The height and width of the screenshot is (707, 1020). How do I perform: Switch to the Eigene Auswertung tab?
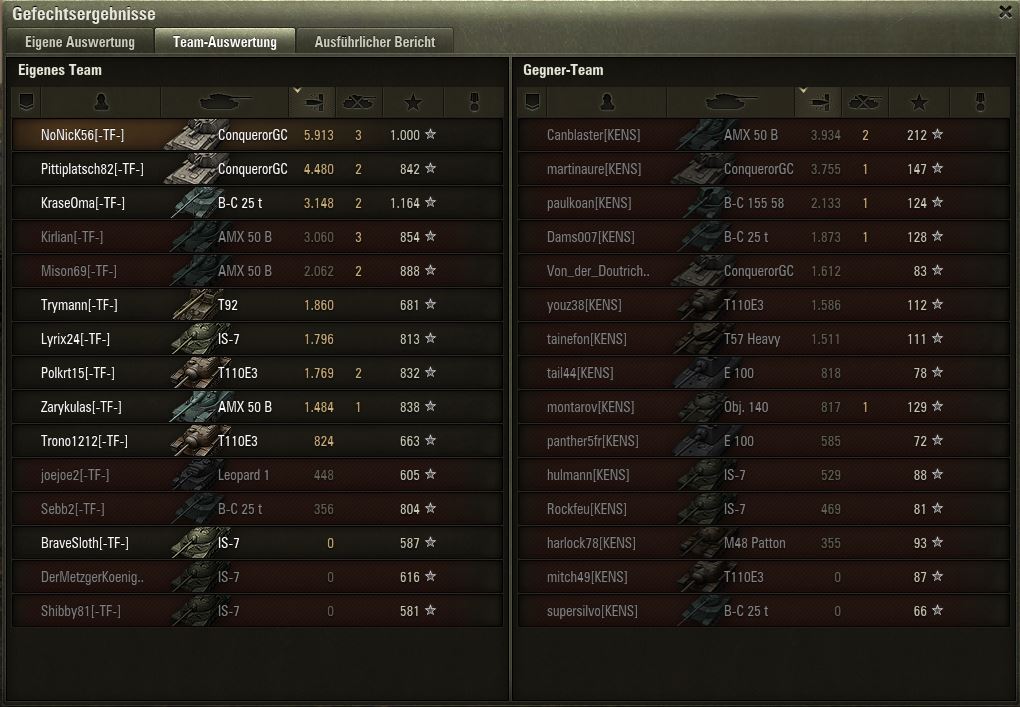pyautogui.click(x=80, y=42)
